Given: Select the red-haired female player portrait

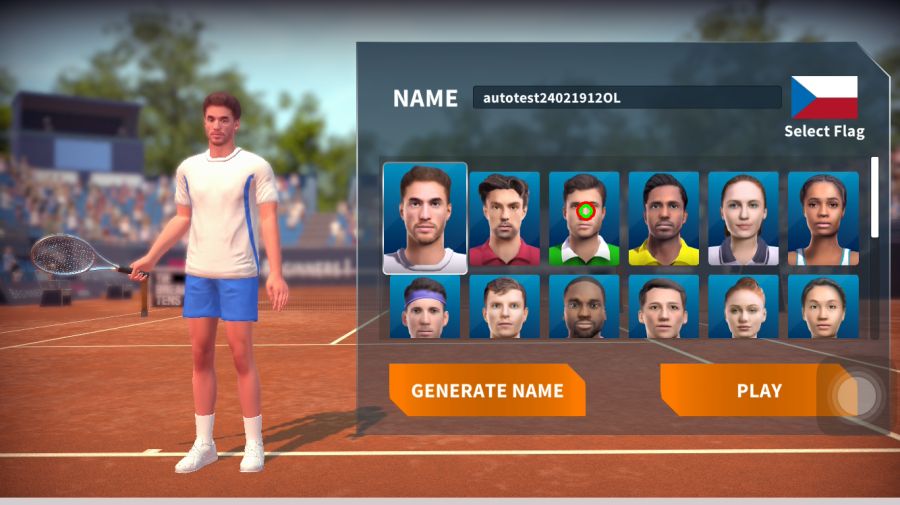Looking at the screenshot, I should (743, 306).
